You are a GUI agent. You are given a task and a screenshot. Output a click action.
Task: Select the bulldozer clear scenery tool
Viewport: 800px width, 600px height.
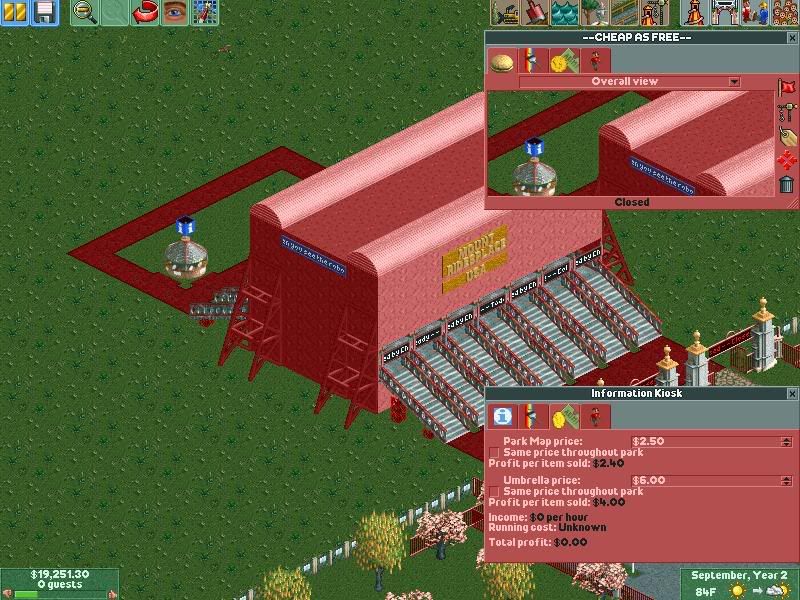[x=506, y=13]
